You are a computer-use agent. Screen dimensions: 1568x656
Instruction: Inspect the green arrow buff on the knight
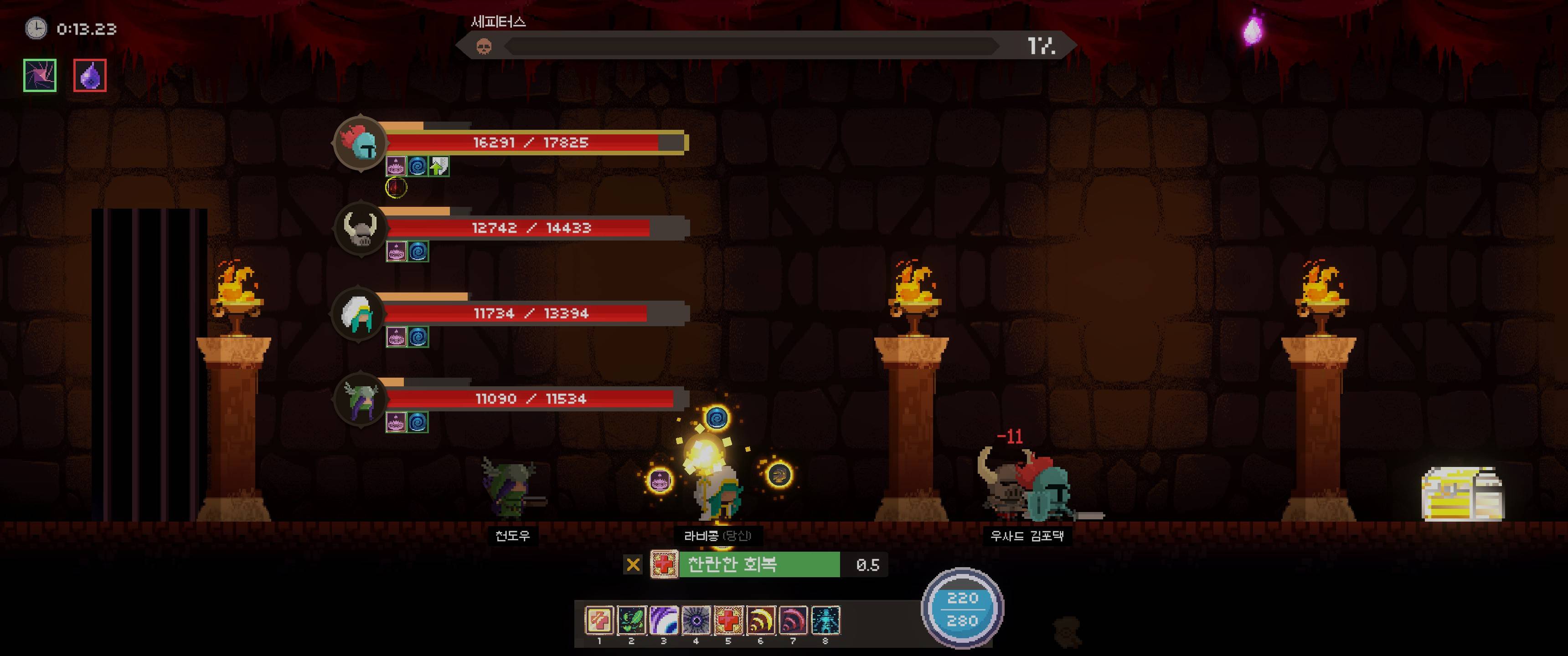[x=439, y=166]
